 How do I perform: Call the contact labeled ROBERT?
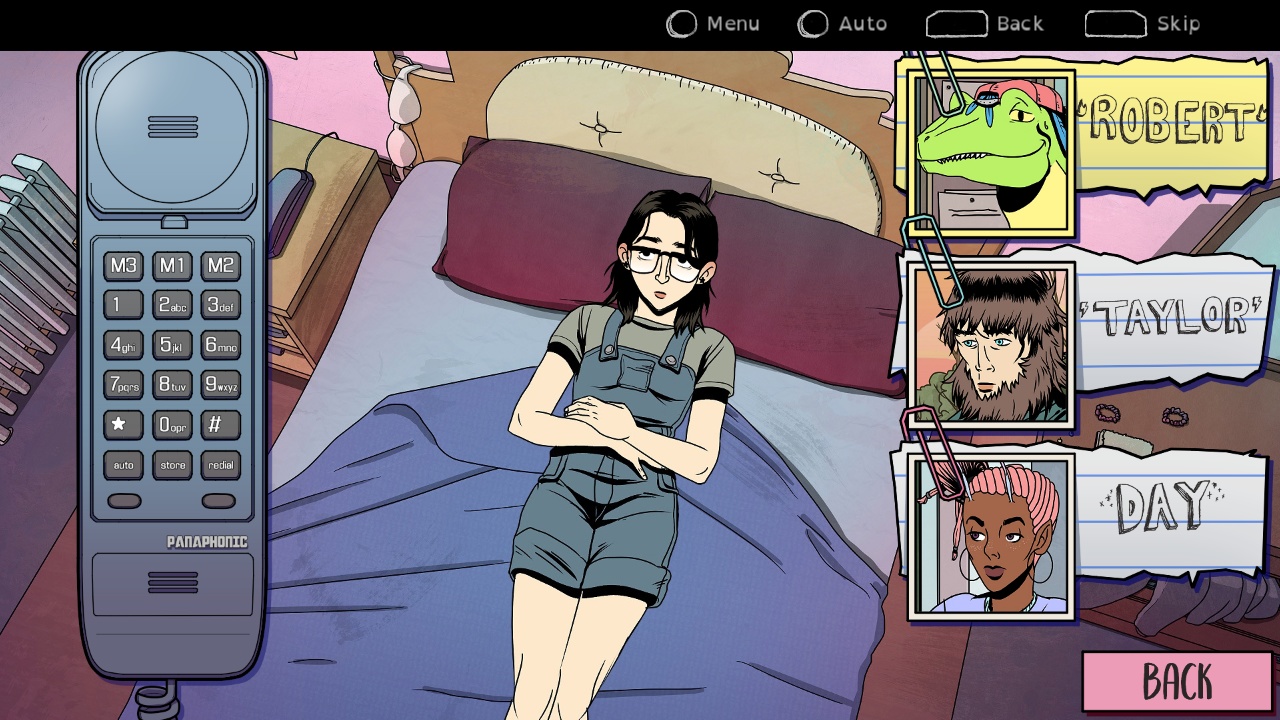point(990,150)
